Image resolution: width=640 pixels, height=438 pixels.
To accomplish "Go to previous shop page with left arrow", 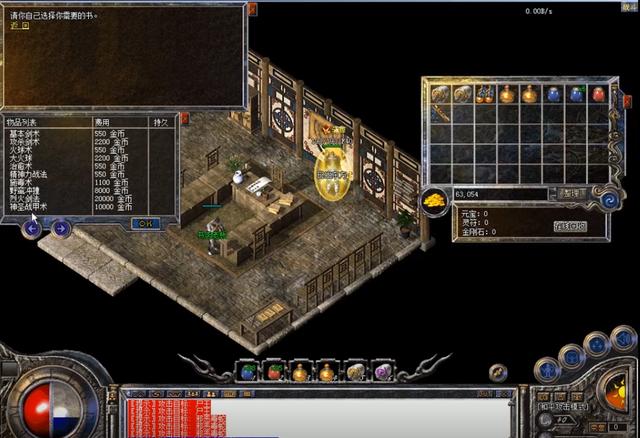I will point(32,228).
